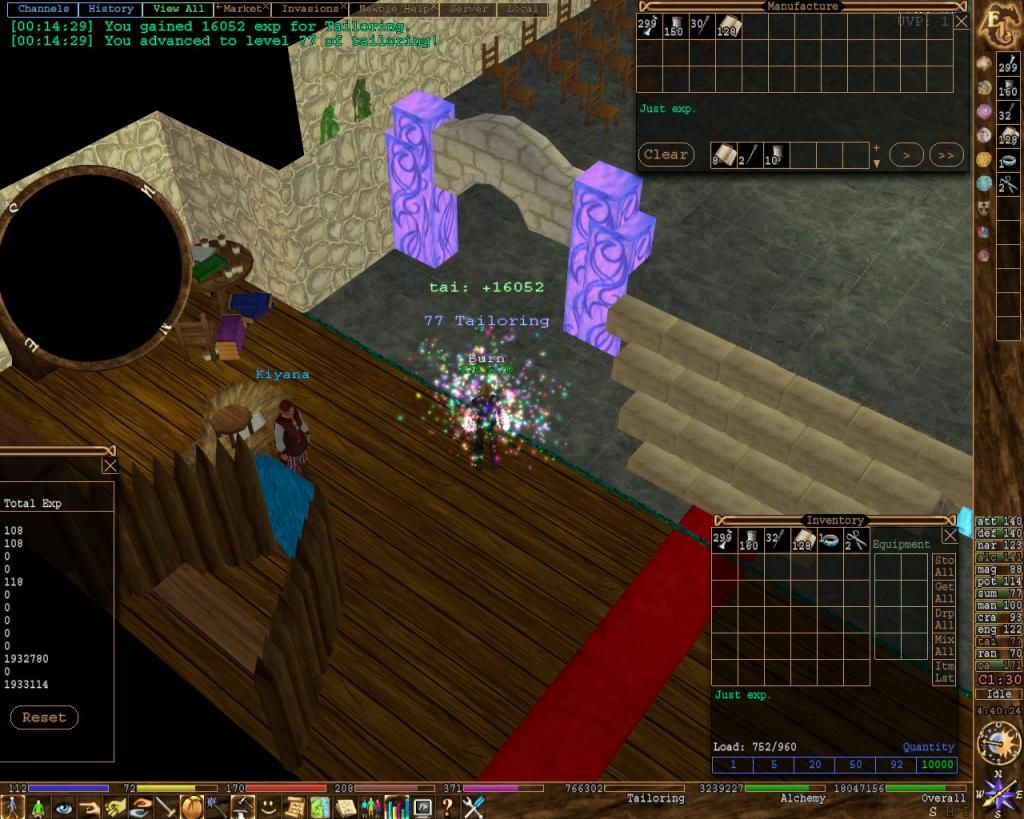Activate the eye look icon in toolbar
This screenshot has height=819, width=1024.
65,806
